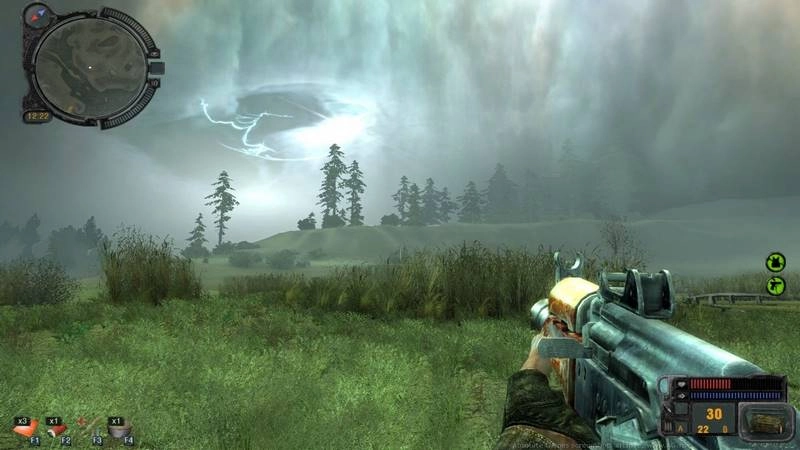Use the F2 quick slot item
This screenshot has height=450, width=800.
58,430
